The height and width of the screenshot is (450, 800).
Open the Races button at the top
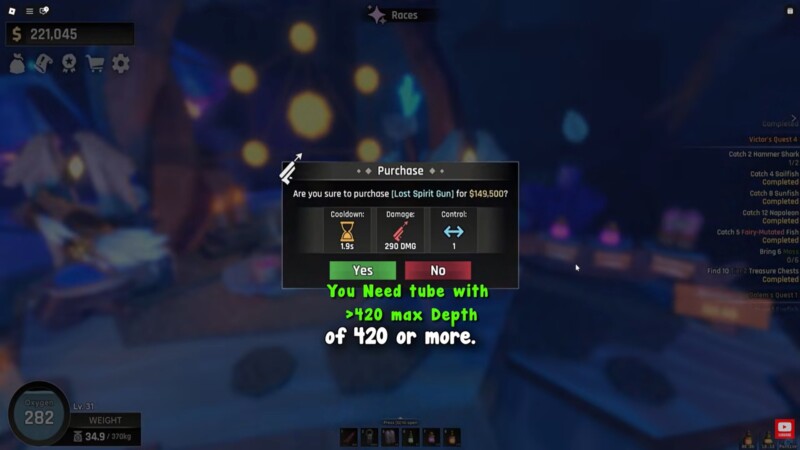tap(393, 15)
